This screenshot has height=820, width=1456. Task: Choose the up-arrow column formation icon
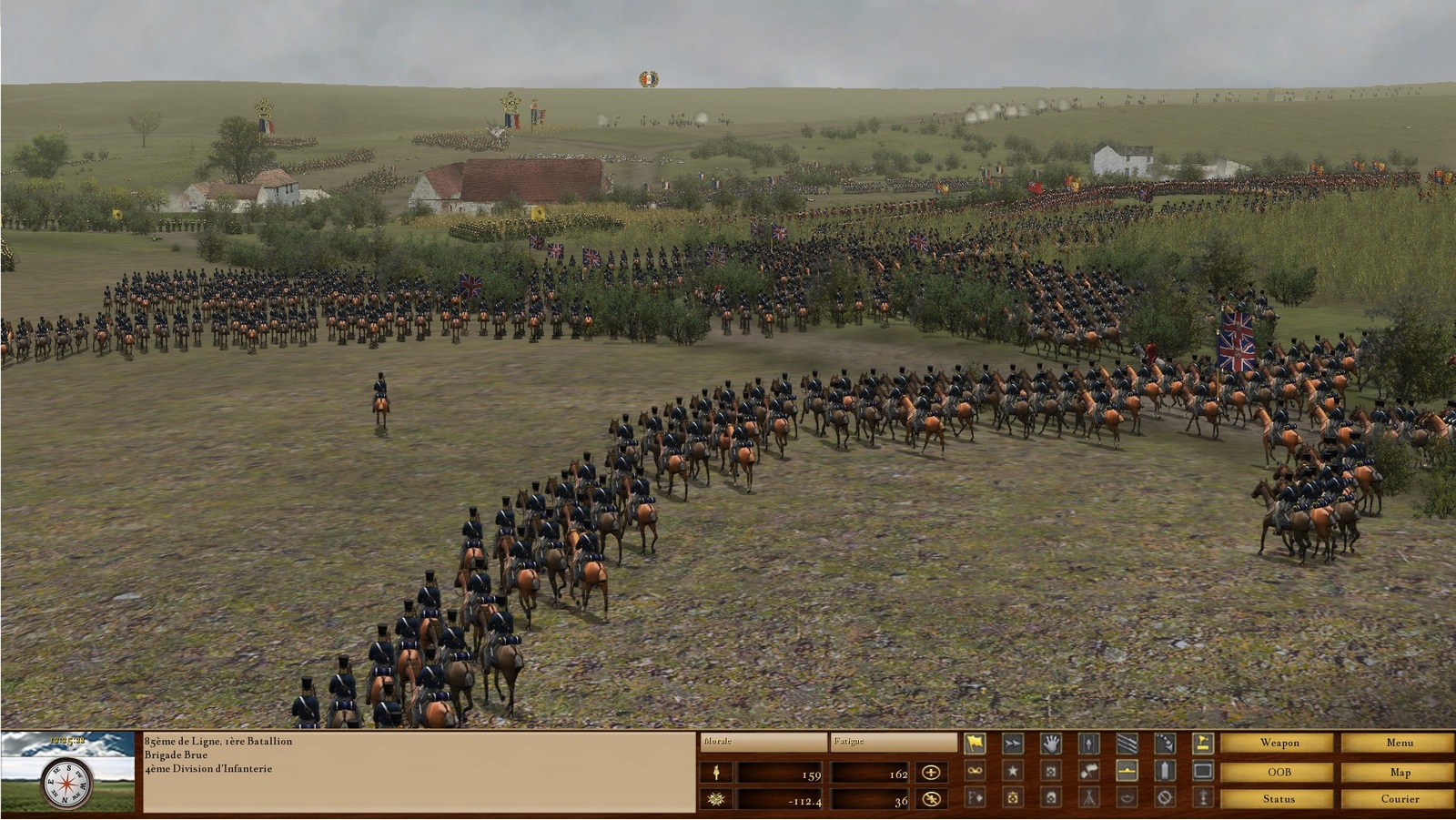[x=1089, y=744]
